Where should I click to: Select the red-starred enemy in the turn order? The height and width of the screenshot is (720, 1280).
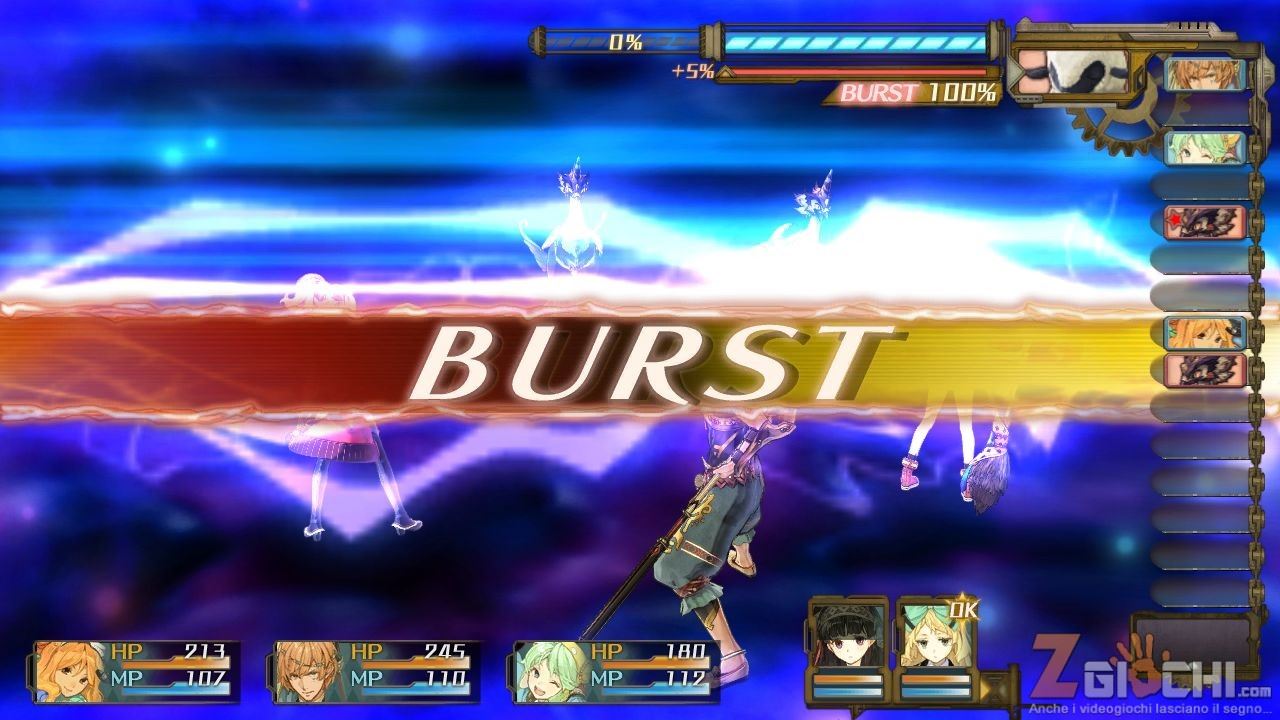1206,222
